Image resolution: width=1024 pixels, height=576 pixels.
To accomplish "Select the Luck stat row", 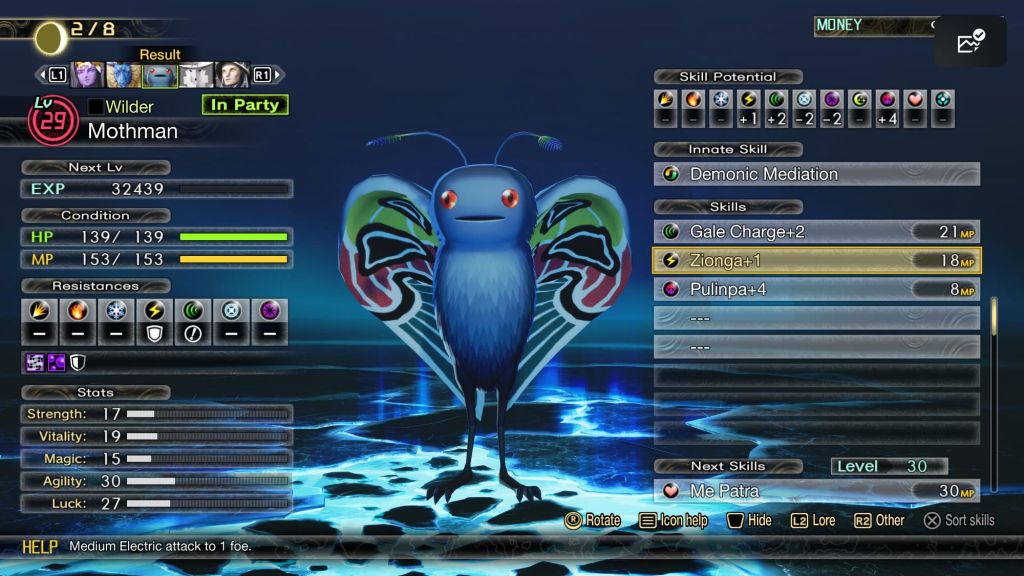I will point(156,503).
